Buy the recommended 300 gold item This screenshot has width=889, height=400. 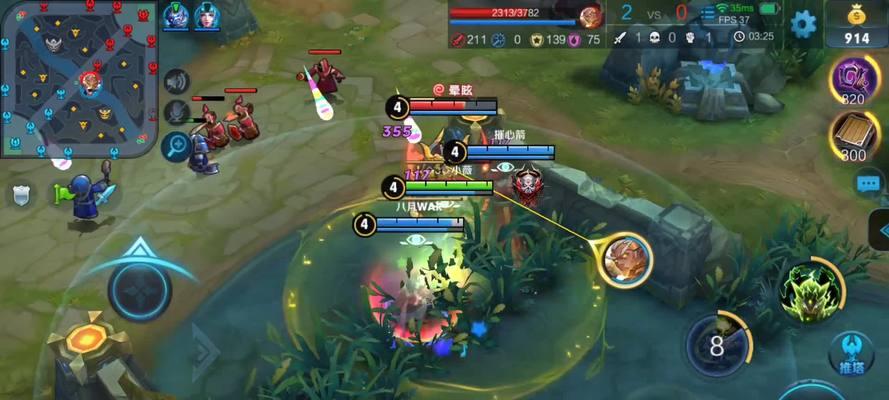853,134
